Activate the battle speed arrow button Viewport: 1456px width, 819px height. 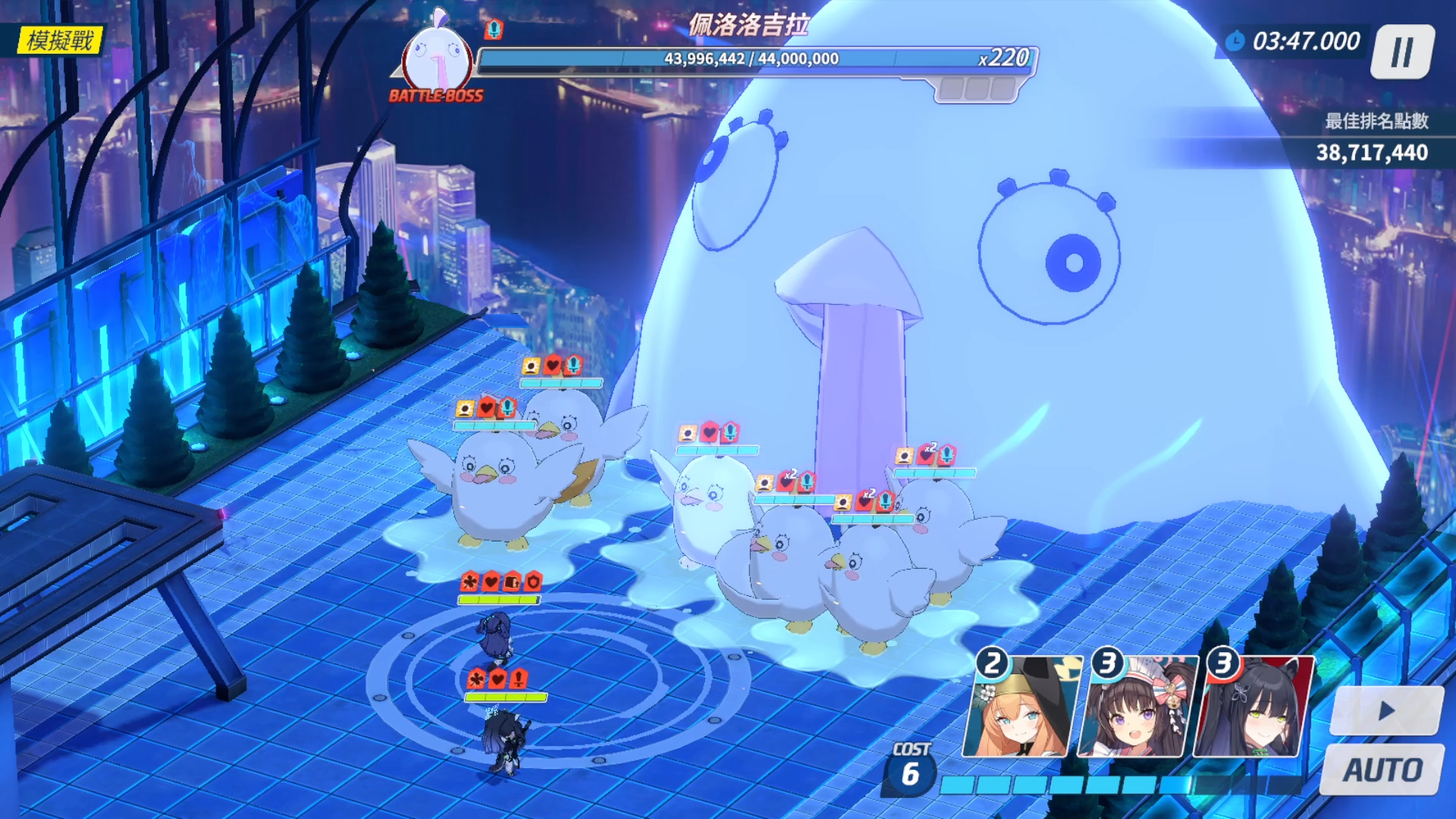click(x=1386, y=711)
